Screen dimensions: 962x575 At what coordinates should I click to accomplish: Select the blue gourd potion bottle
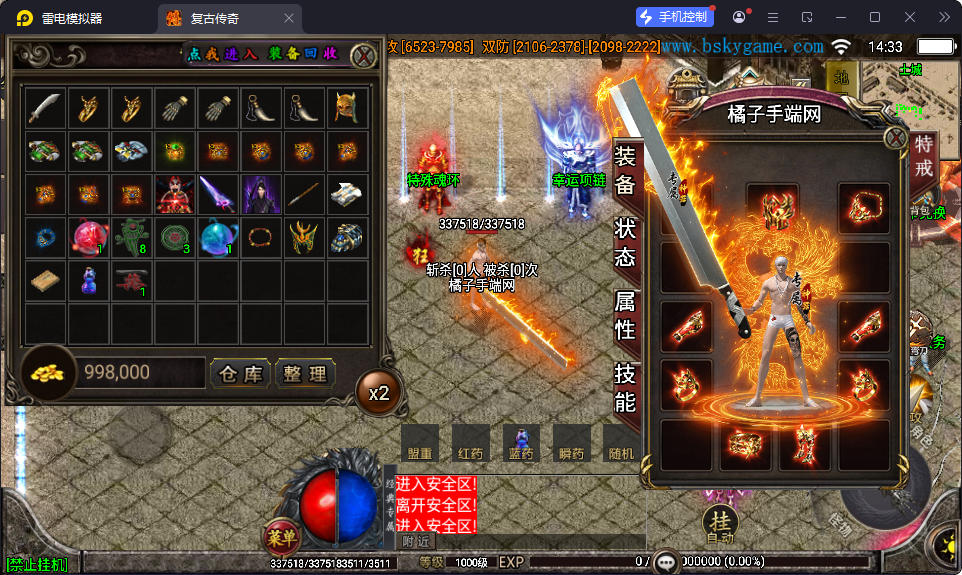point(88,281)
